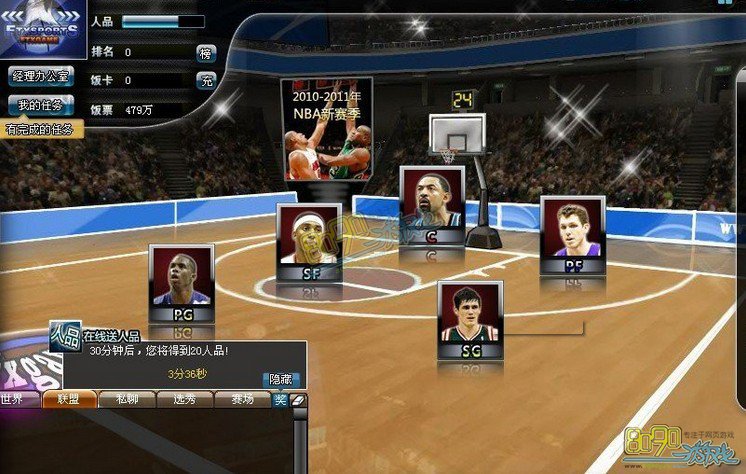Open the 经理办公室 manager office
This screenshot has height=474, width=746.
40,76
